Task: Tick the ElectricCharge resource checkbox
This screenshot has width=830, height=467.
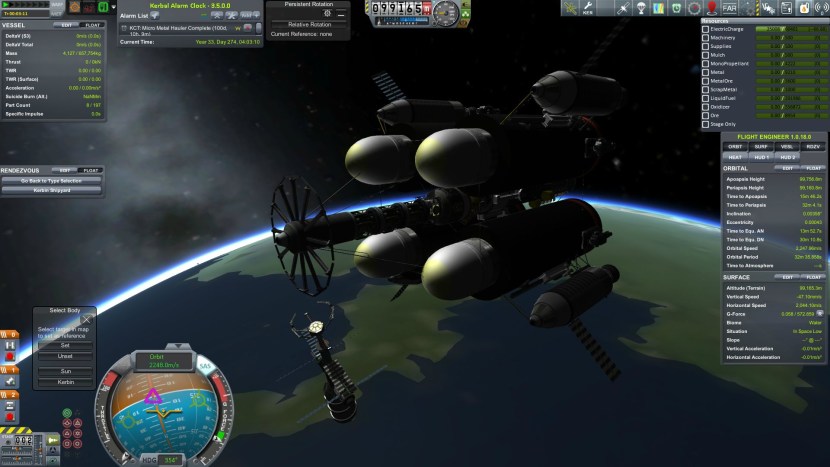Action: point(705,30)
